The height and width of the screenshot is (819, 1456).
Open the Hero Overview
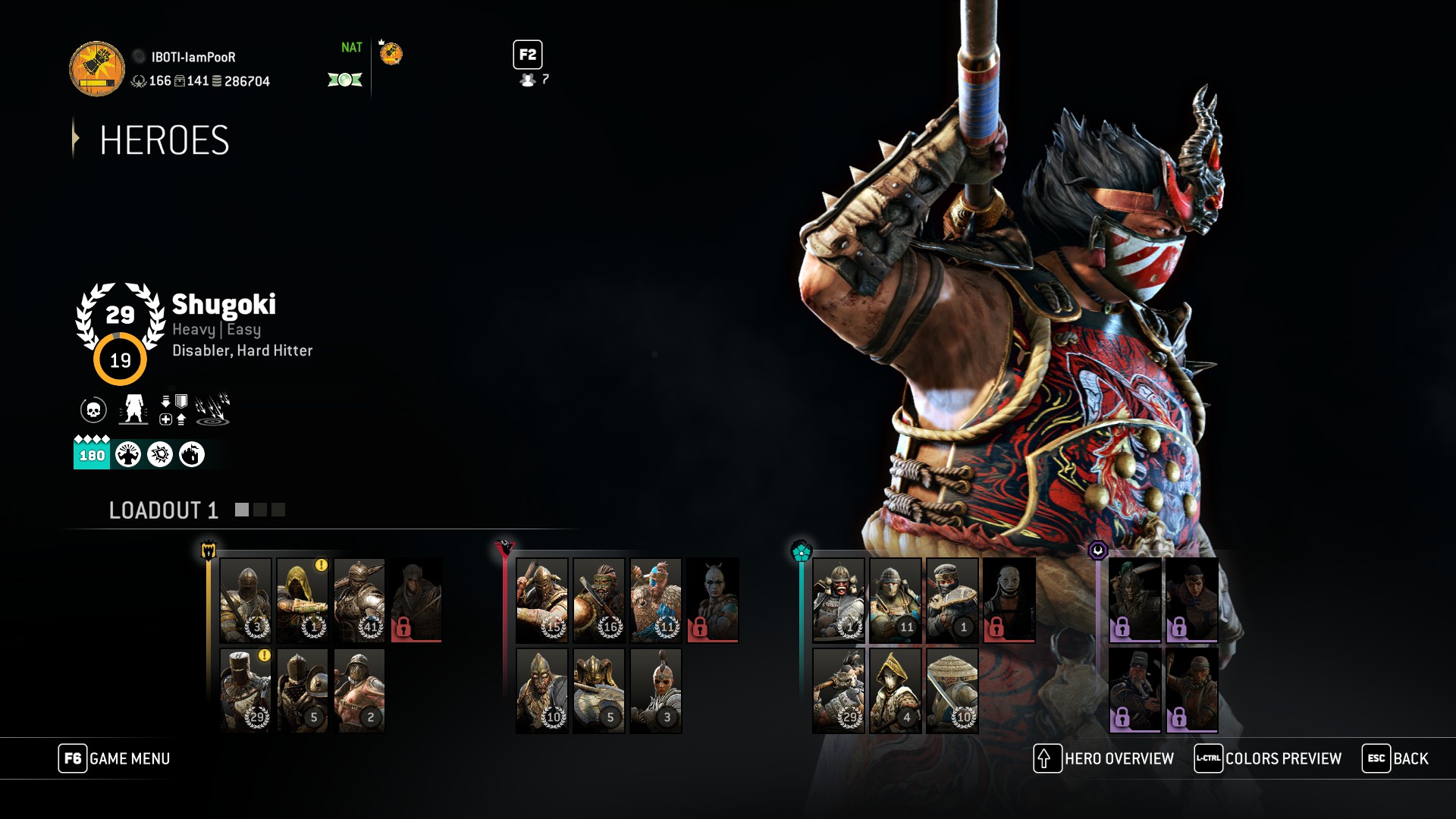(x=1104, y=758)
